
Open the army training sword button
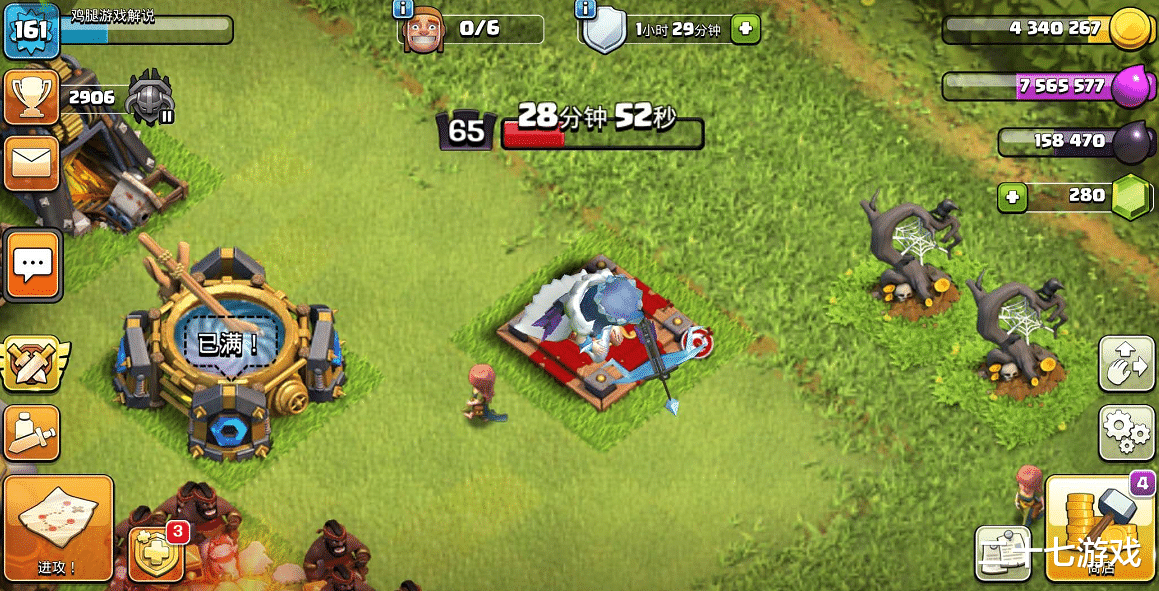click(30, 432)
